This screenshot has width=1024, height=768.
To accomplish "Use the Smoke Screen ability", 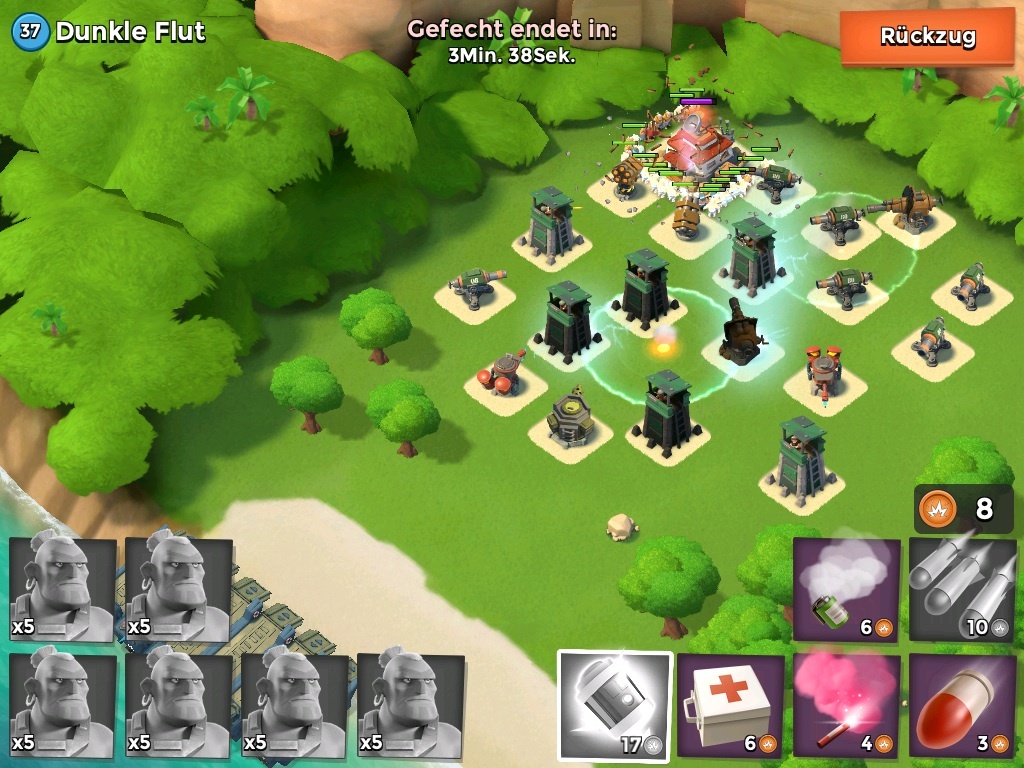I will pos(846,590).
